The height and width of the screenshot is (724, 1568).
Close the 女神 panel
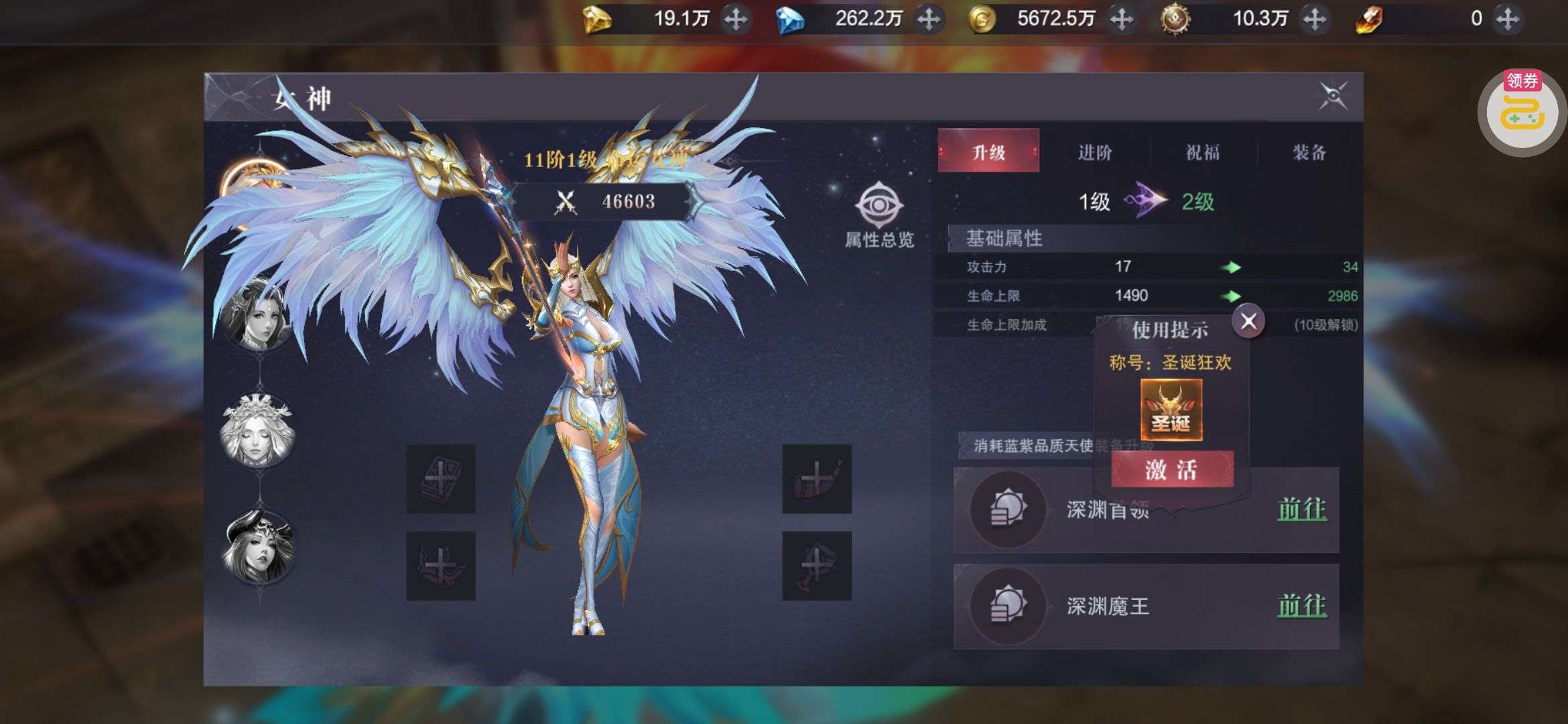tap(1333, 97)
